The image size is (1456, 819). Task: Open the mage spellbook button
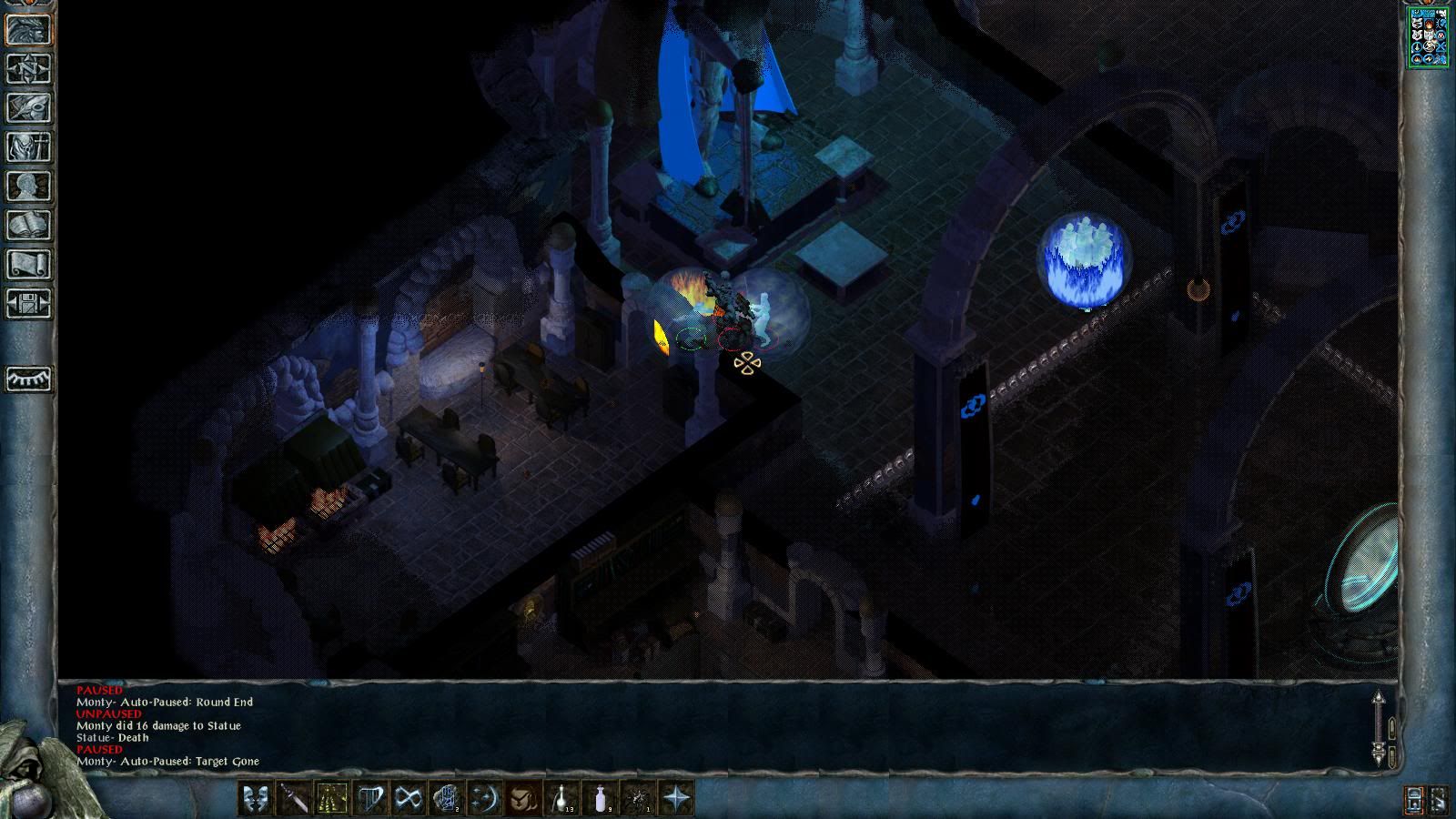[x=29, y=225]
